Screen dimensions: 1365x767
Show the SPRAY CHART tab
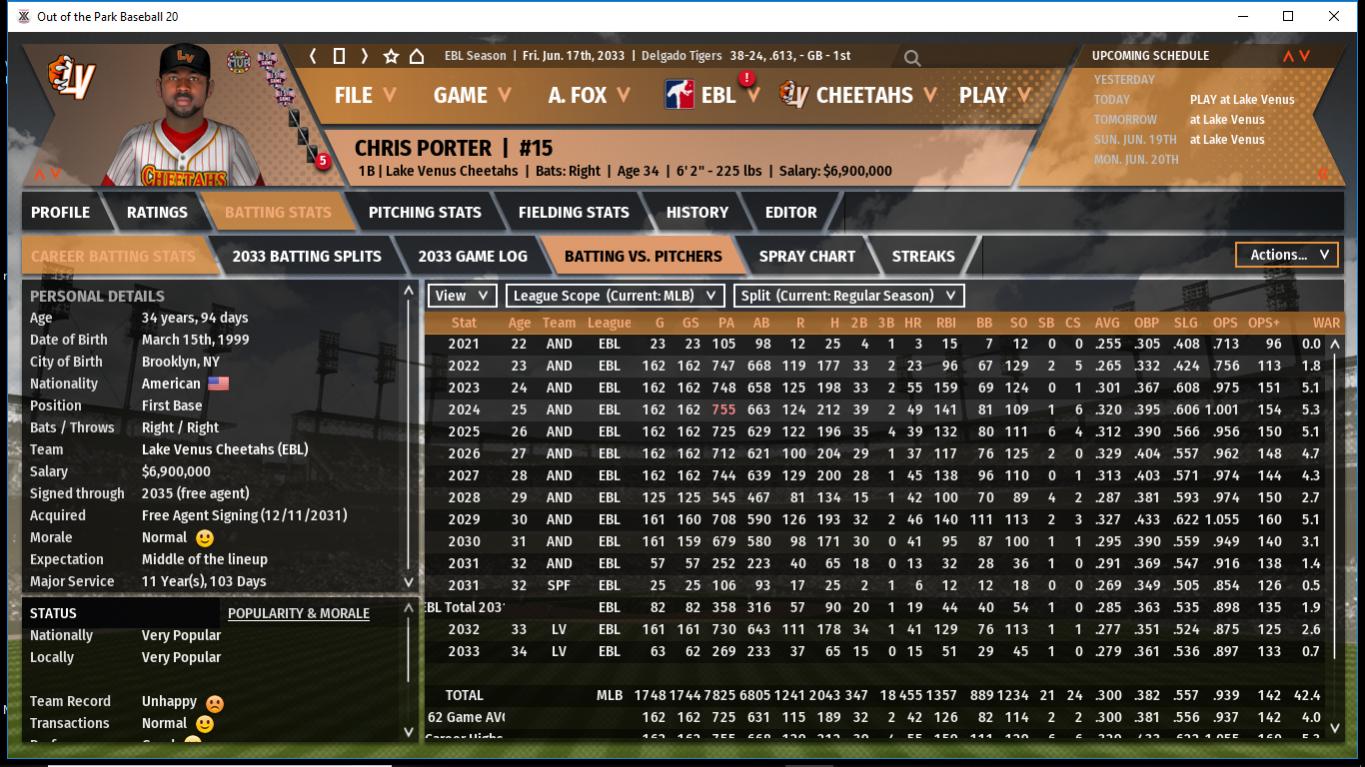pos(807,256)
